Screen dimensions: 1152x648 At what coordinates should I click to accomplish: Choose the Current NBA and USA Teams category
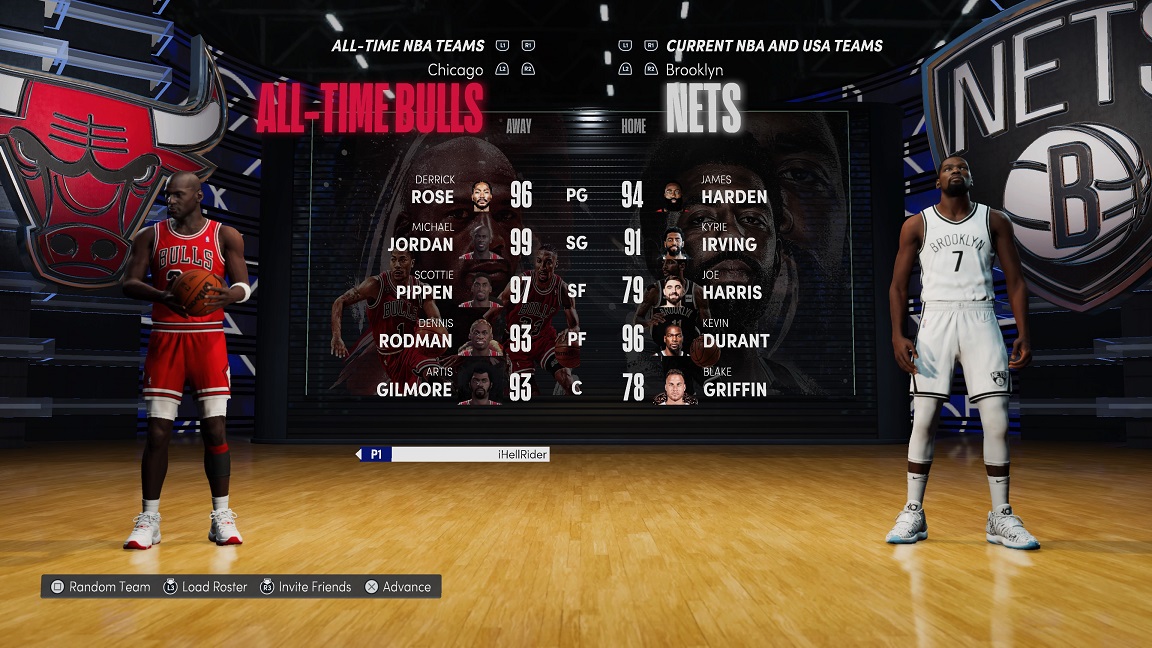[774, 46]
